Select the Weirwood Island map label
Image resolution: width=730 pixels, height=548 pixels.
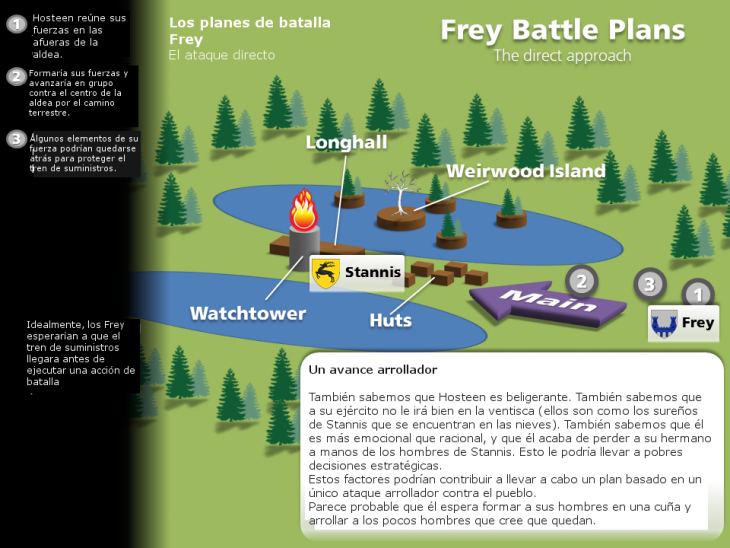tap(525, 171)
